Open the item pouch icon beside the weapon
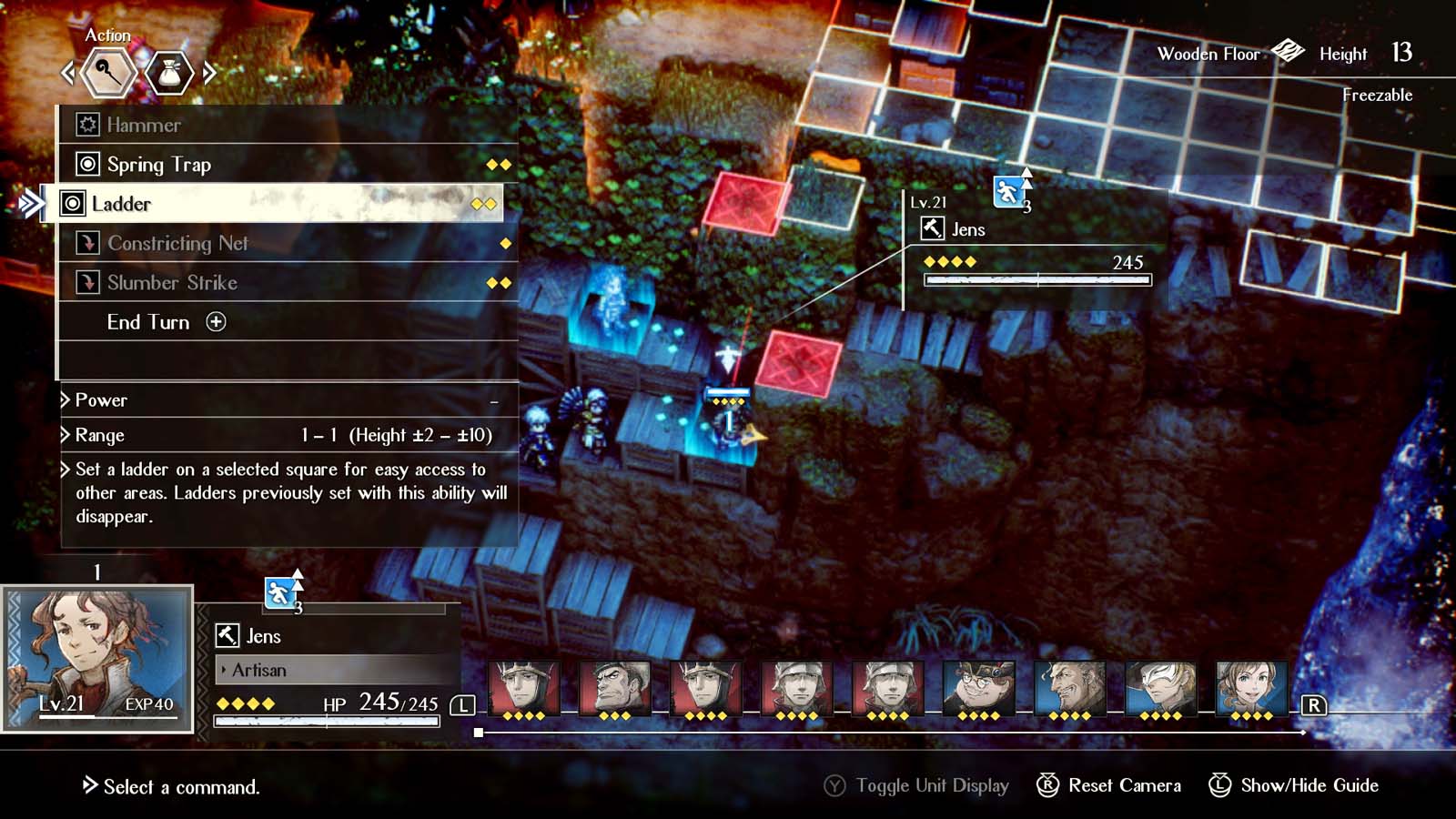This screenshot has width=1456, height=819. click(169, 75)
